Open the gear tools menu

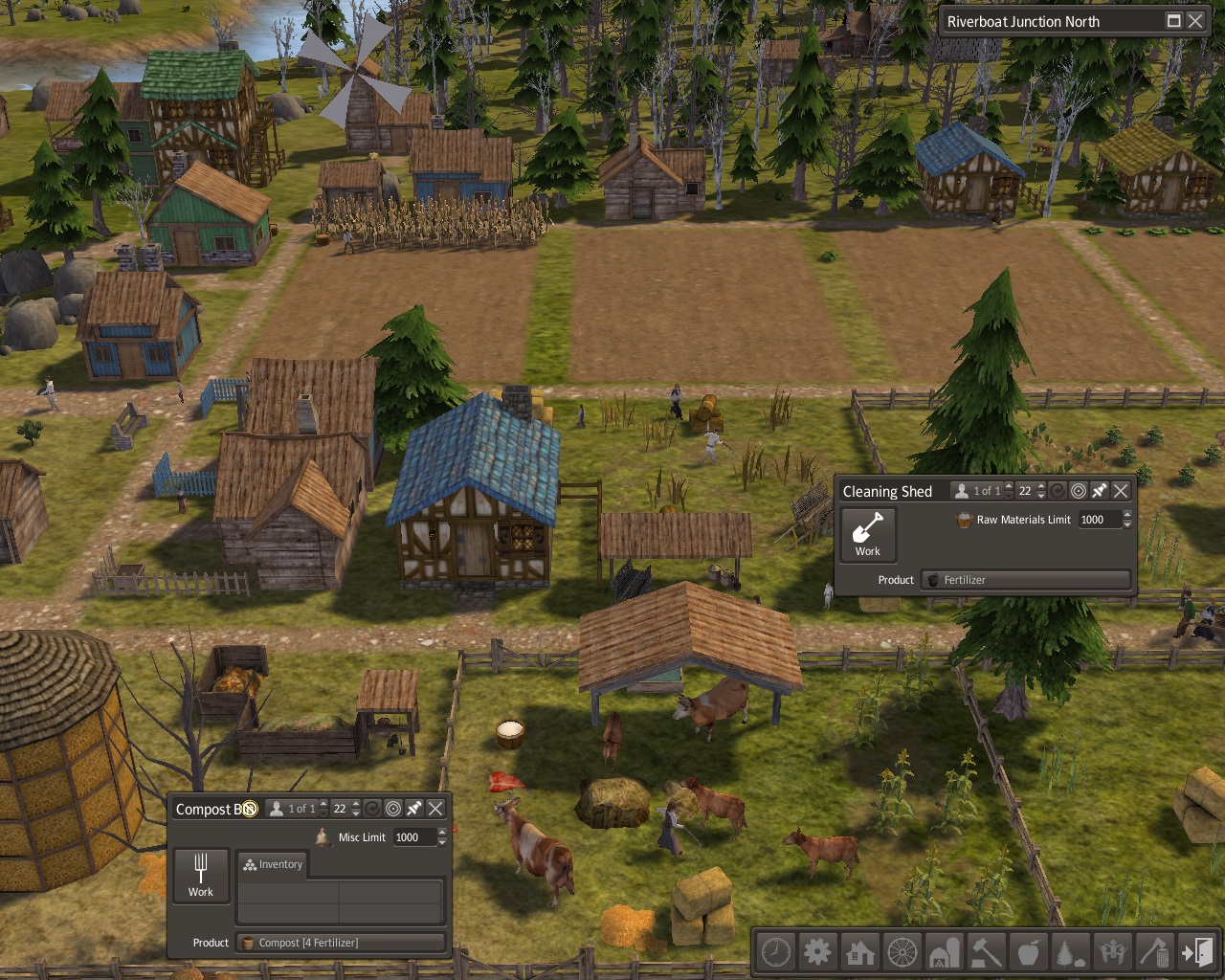point(817,952)
